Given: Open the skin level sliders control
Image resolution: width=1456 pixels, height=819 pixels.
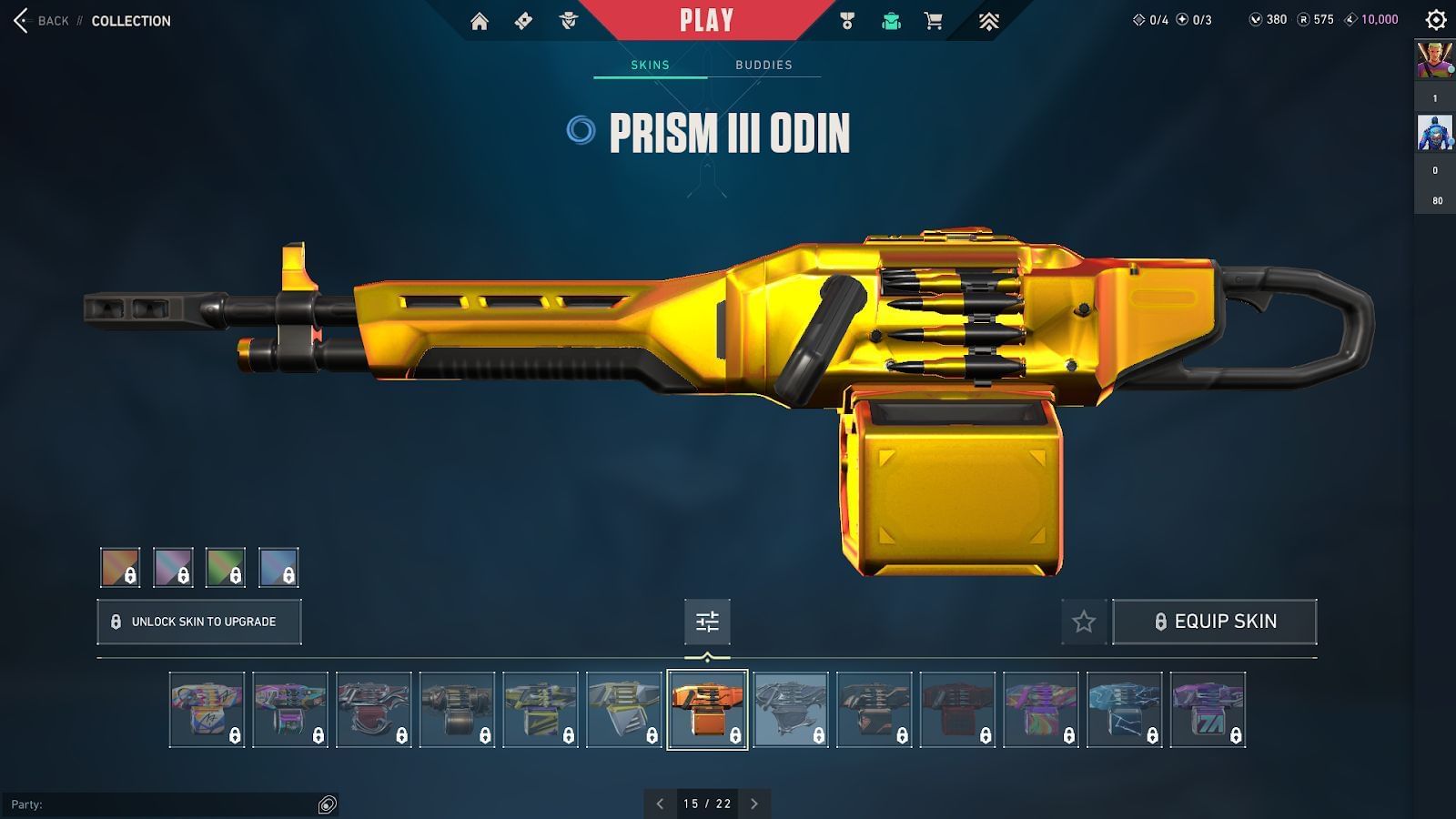Looking at the screenshot, I should (x=707, y=622).
